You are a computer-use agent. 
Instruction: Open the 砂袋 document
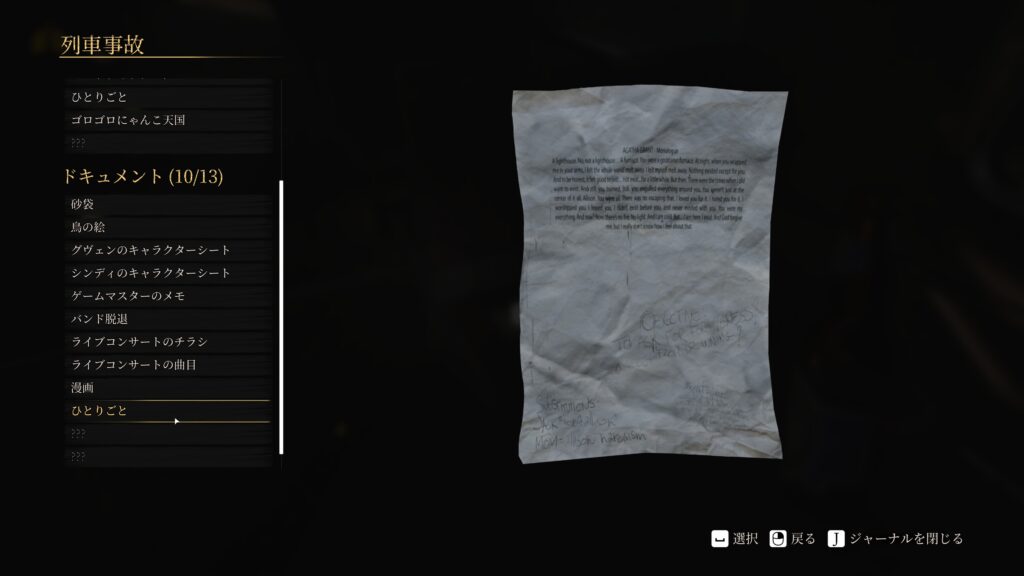click(x=165, y=204)
